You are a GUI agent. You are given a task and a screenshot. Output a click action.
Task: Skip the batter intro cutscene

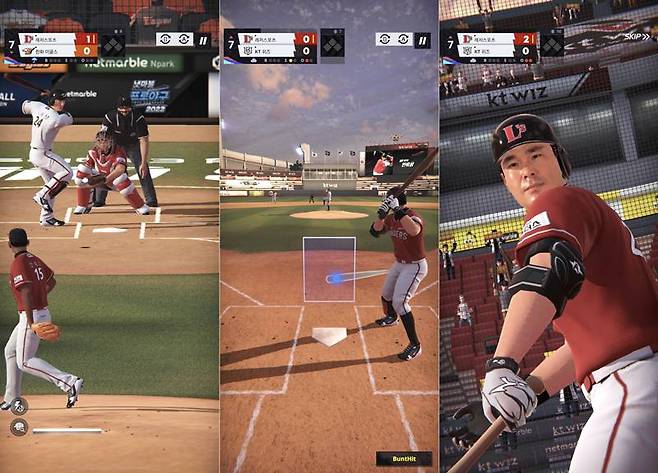(636, 37)
